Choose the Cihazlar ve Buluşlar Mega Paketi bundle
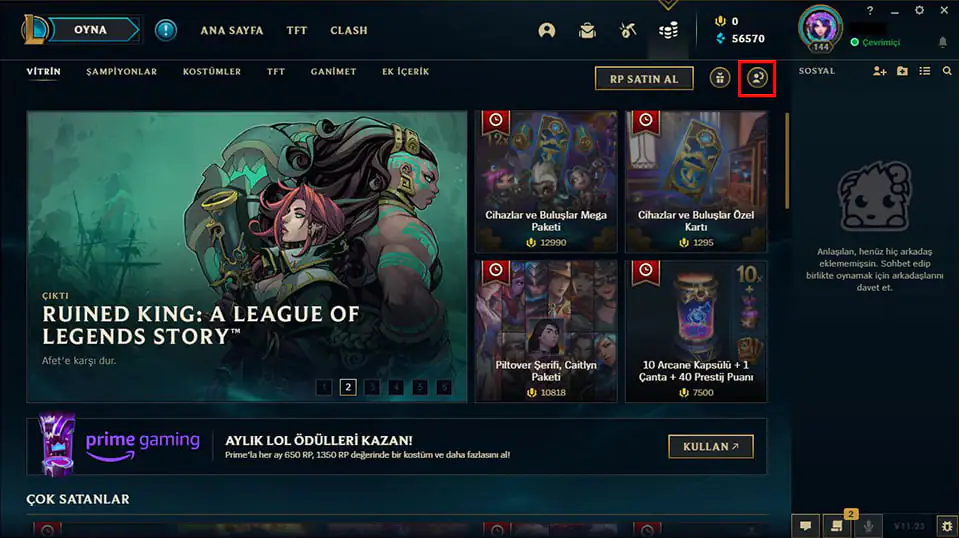Screen dimensions: 959x538 [x=545, y=181]
